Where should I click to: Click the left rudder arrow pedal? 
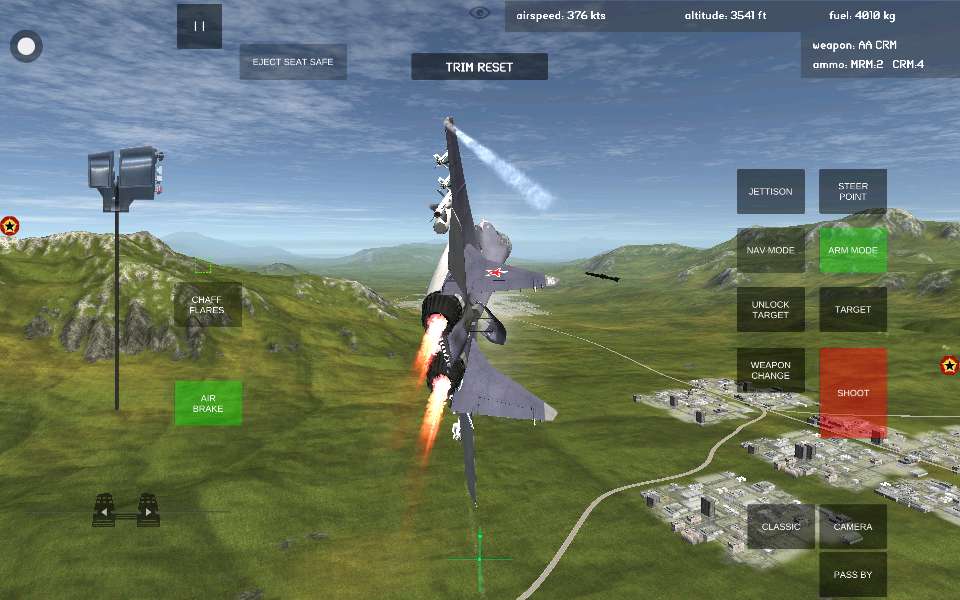(104, 511)
